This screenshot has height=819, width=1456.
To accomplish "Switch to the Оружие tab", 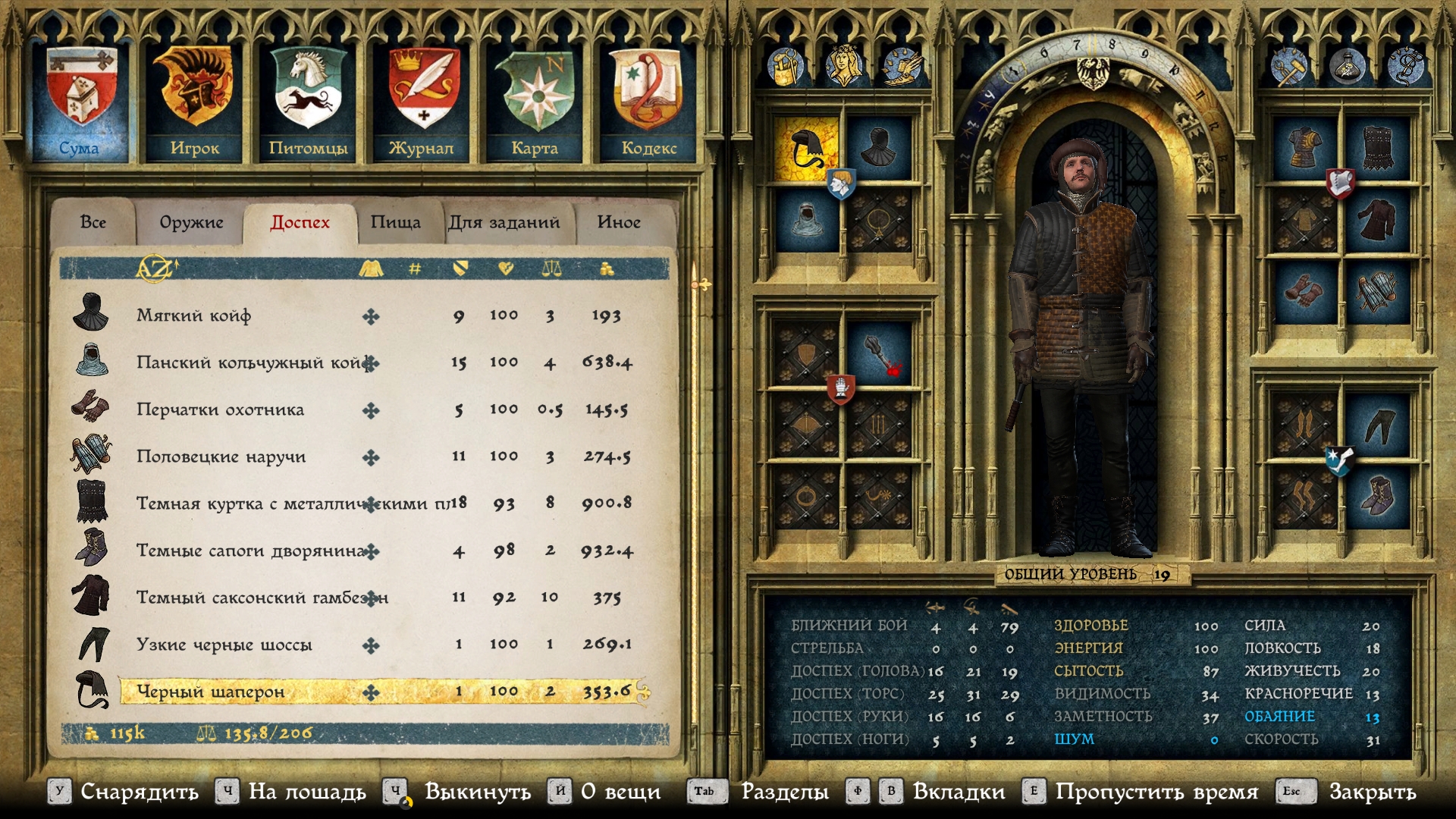I will pyautogui.click(x=191, y=222).
